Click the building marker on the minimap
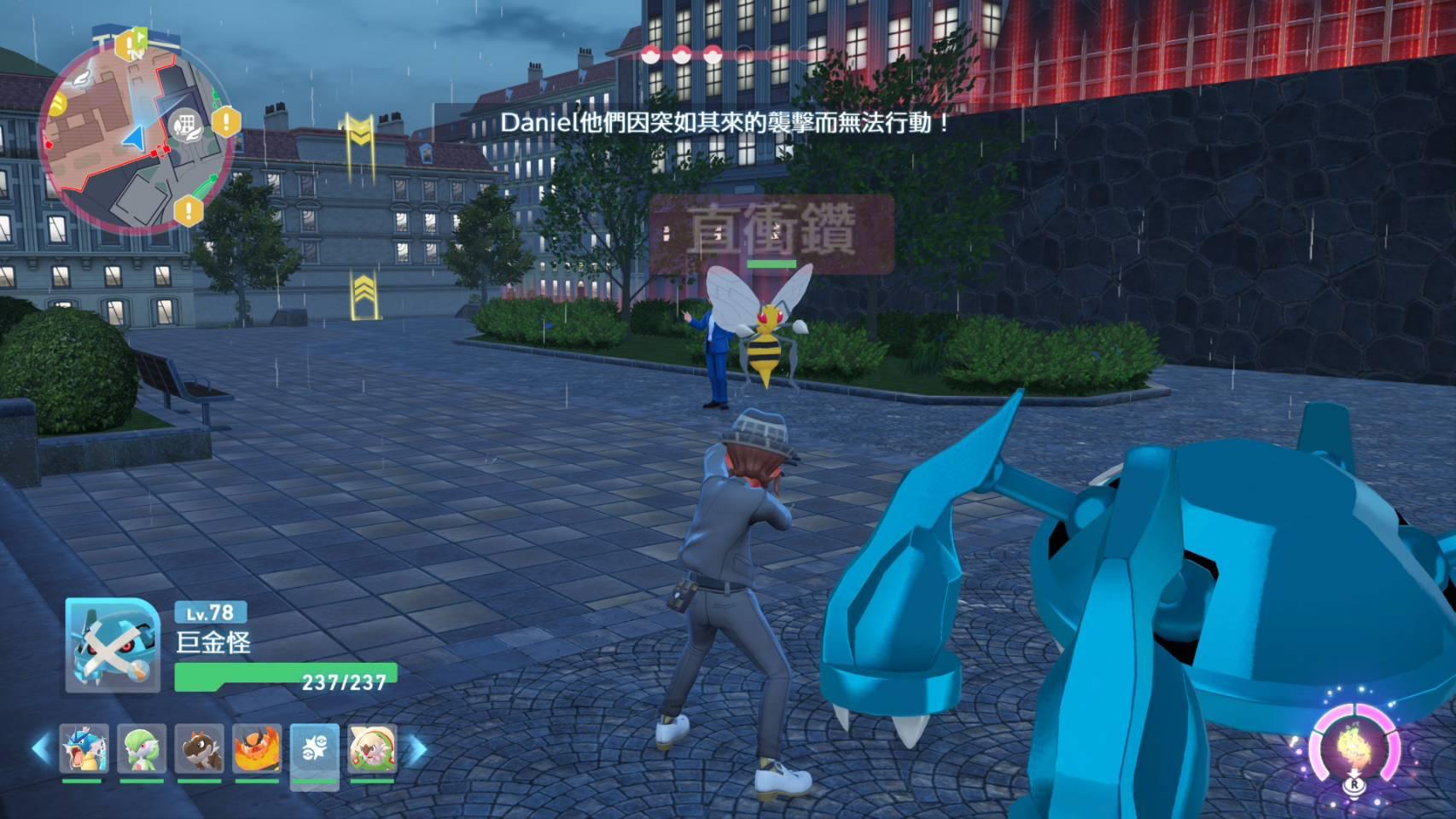 click(184, 125)
